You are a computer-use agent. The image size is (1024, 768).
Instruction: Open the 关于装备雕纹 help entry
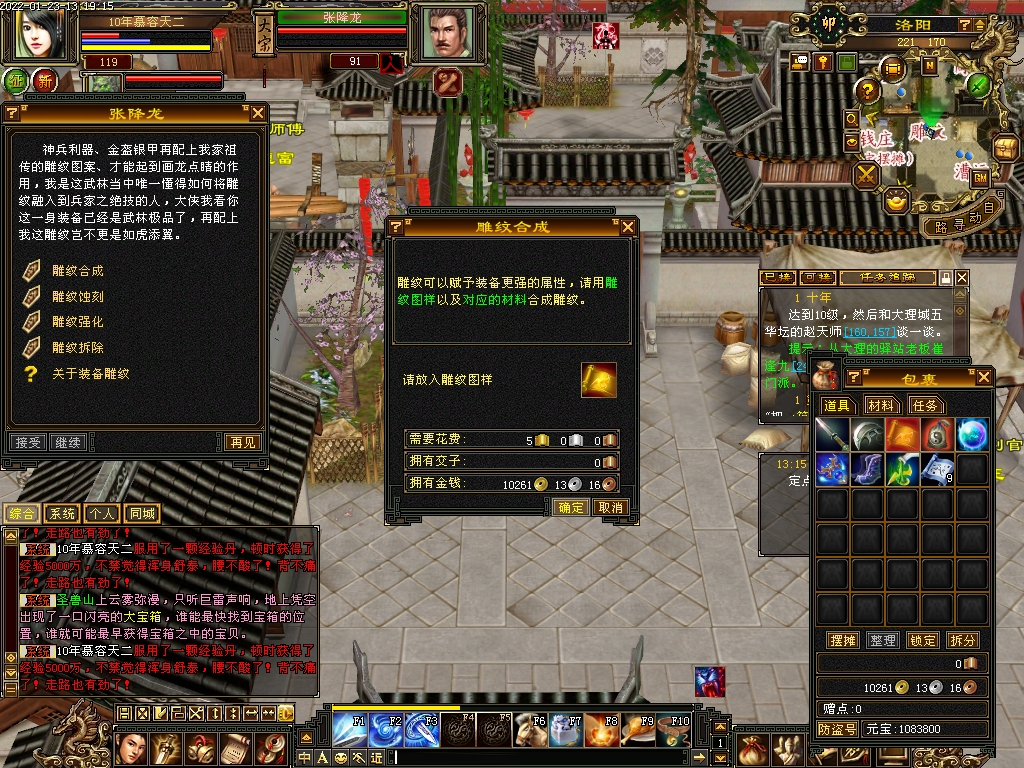pyautogui.click(x=90, y=374)
